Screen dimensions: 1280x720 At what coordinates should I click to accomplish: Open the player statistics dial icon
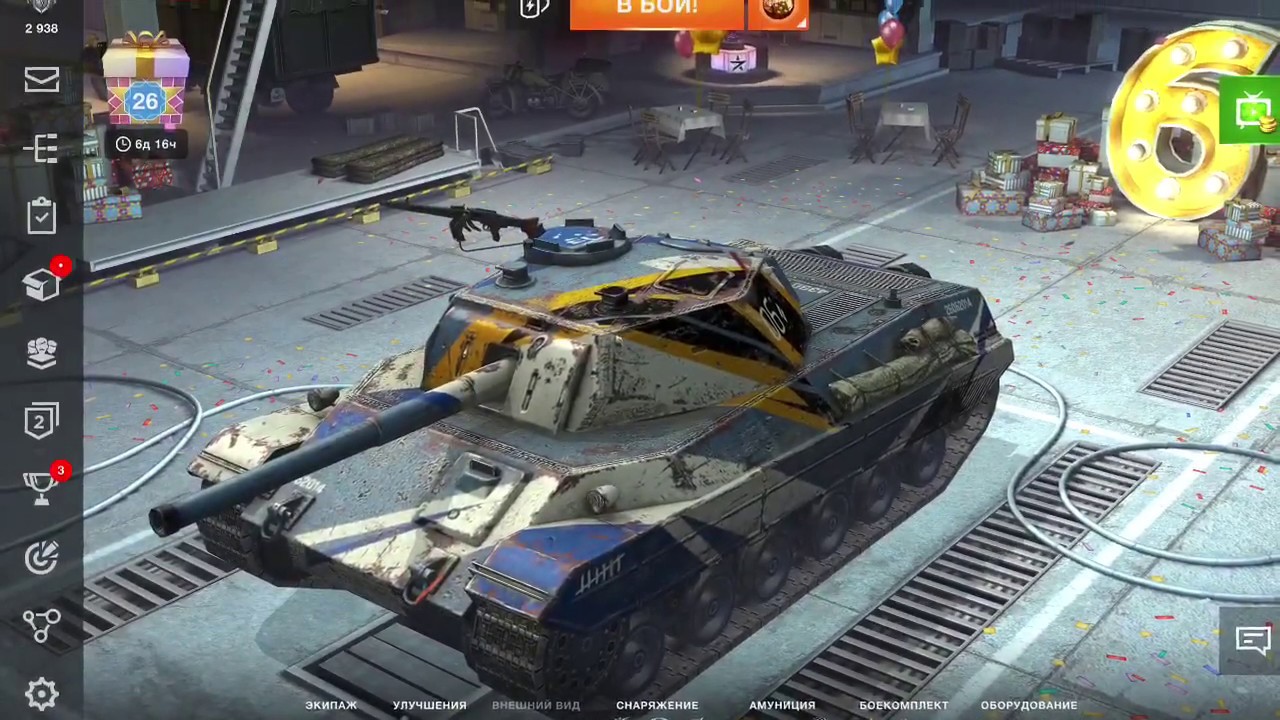(41, 557)
